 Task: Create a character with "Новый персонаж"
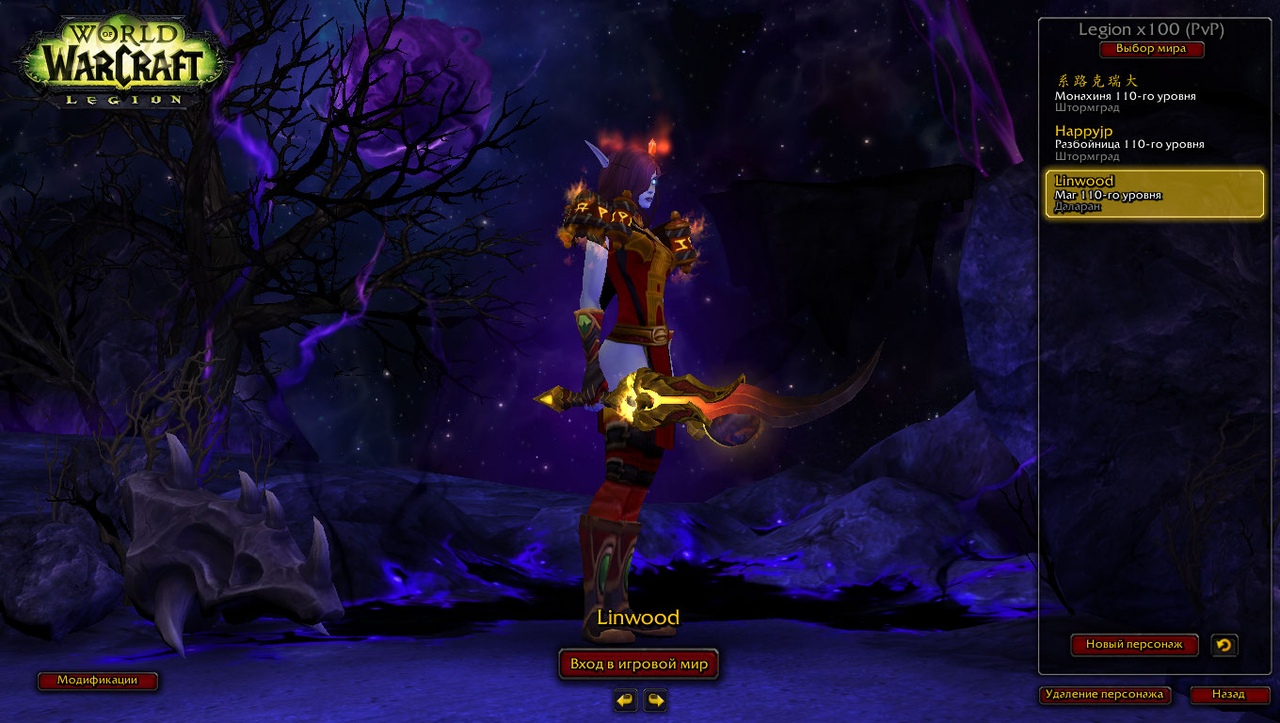point(1134,645)
